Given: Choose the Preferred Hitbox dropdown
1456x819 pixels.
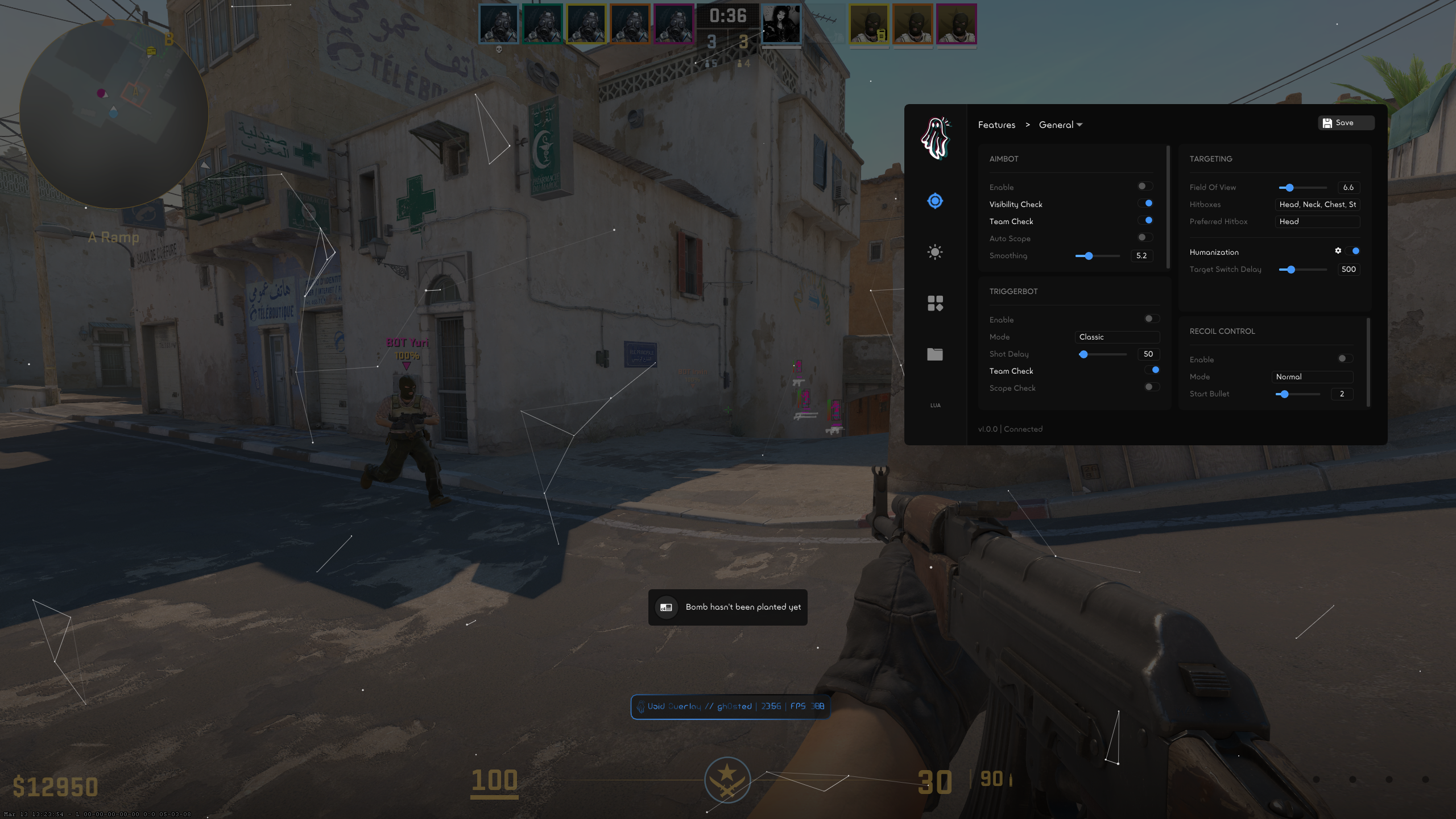Looking at the screenshot, I should point(1317,222).
